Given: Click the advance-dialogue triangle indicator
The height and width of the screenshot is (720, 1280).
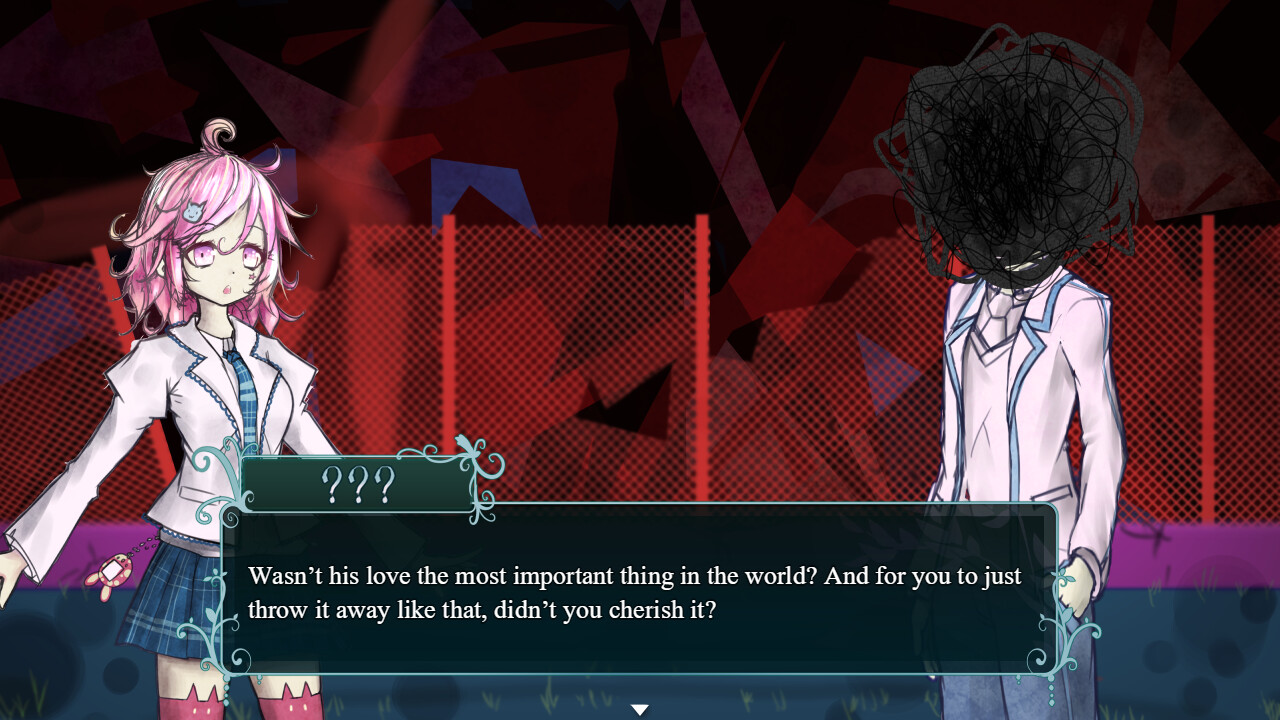Looking at the screenshot, I should tap(639, 707).
